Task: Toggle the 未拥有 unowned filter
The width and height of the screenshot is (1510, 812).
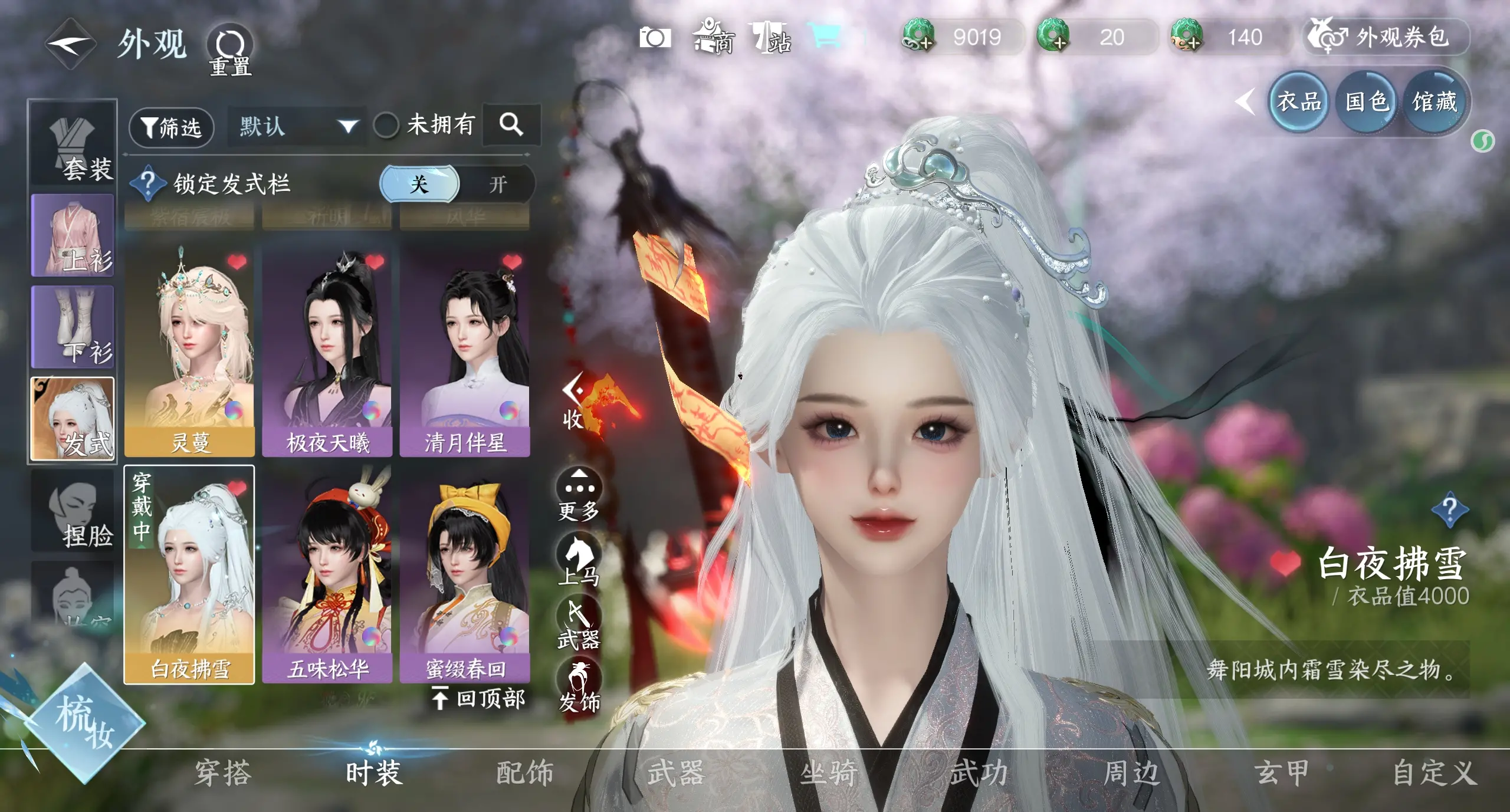Action: (386, 125)
